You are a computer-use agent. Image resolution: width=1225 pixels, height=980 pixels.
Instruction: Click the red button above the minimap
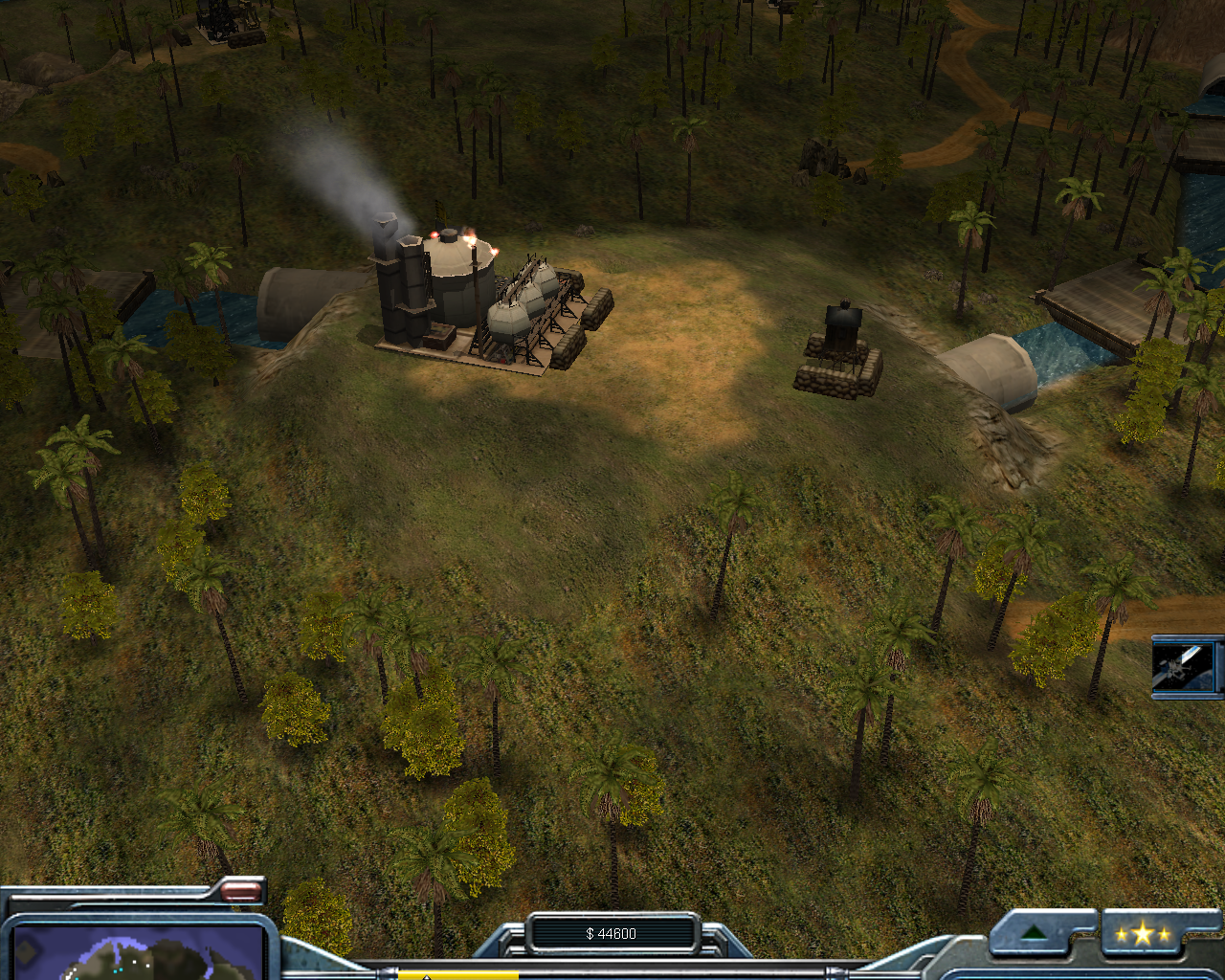(x=241, y=892)
